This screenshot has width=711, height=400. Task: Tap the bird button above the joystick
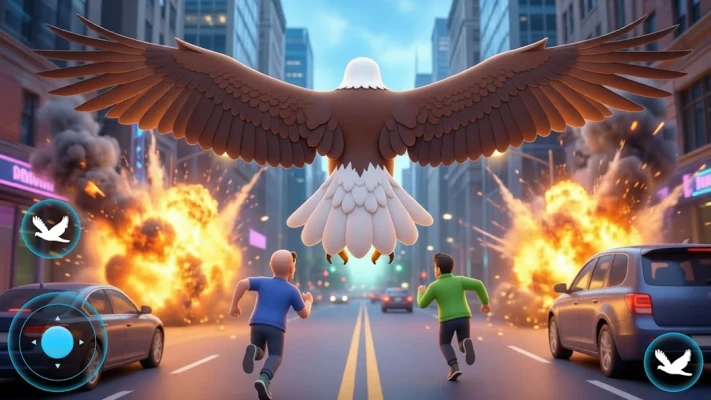click(50, 228)
